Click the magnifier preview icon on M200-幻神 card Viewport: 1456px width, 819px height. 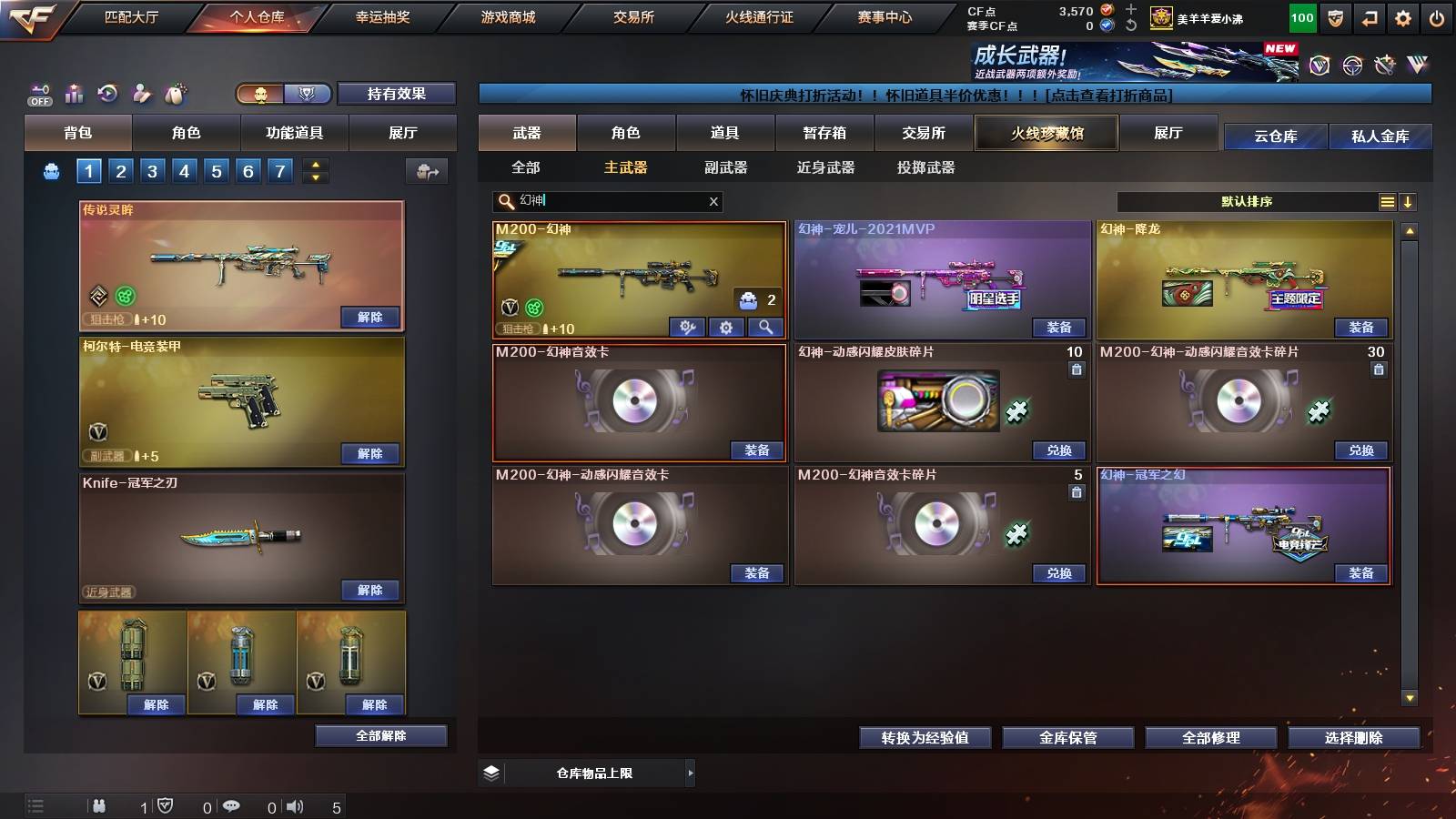coord(765,327)
